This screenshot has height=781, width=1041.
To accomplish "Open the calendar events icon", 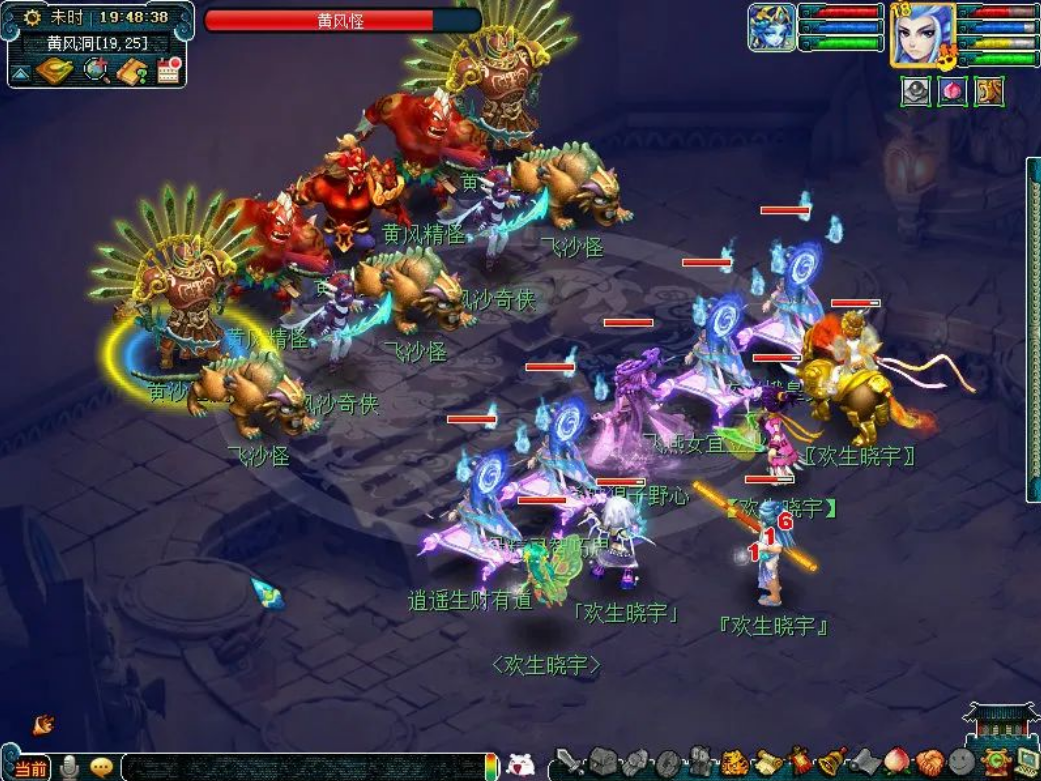I will point(169,71).
